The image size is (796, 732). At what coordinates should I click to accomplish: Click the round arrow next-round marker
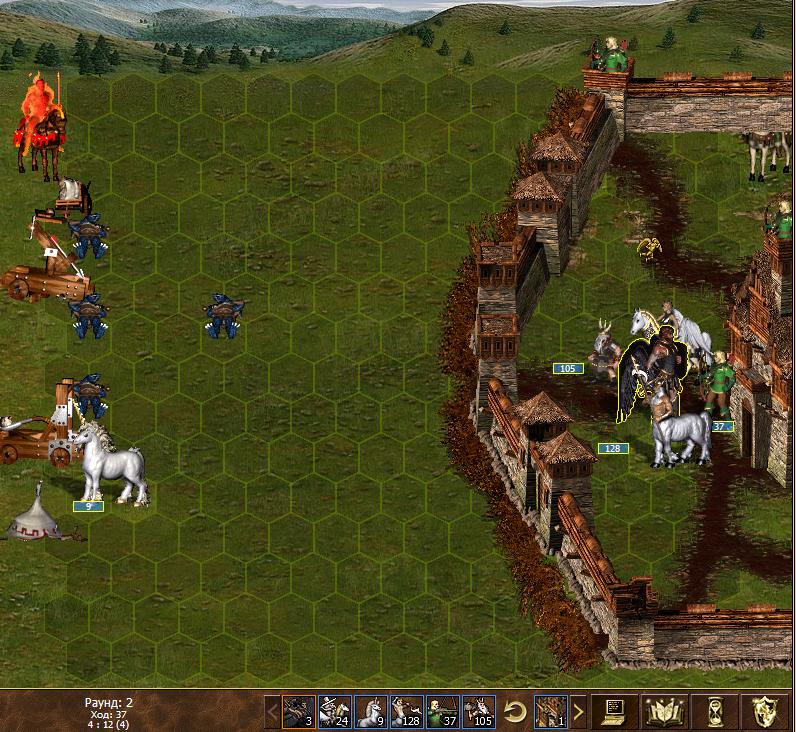[x=515, y=712]
